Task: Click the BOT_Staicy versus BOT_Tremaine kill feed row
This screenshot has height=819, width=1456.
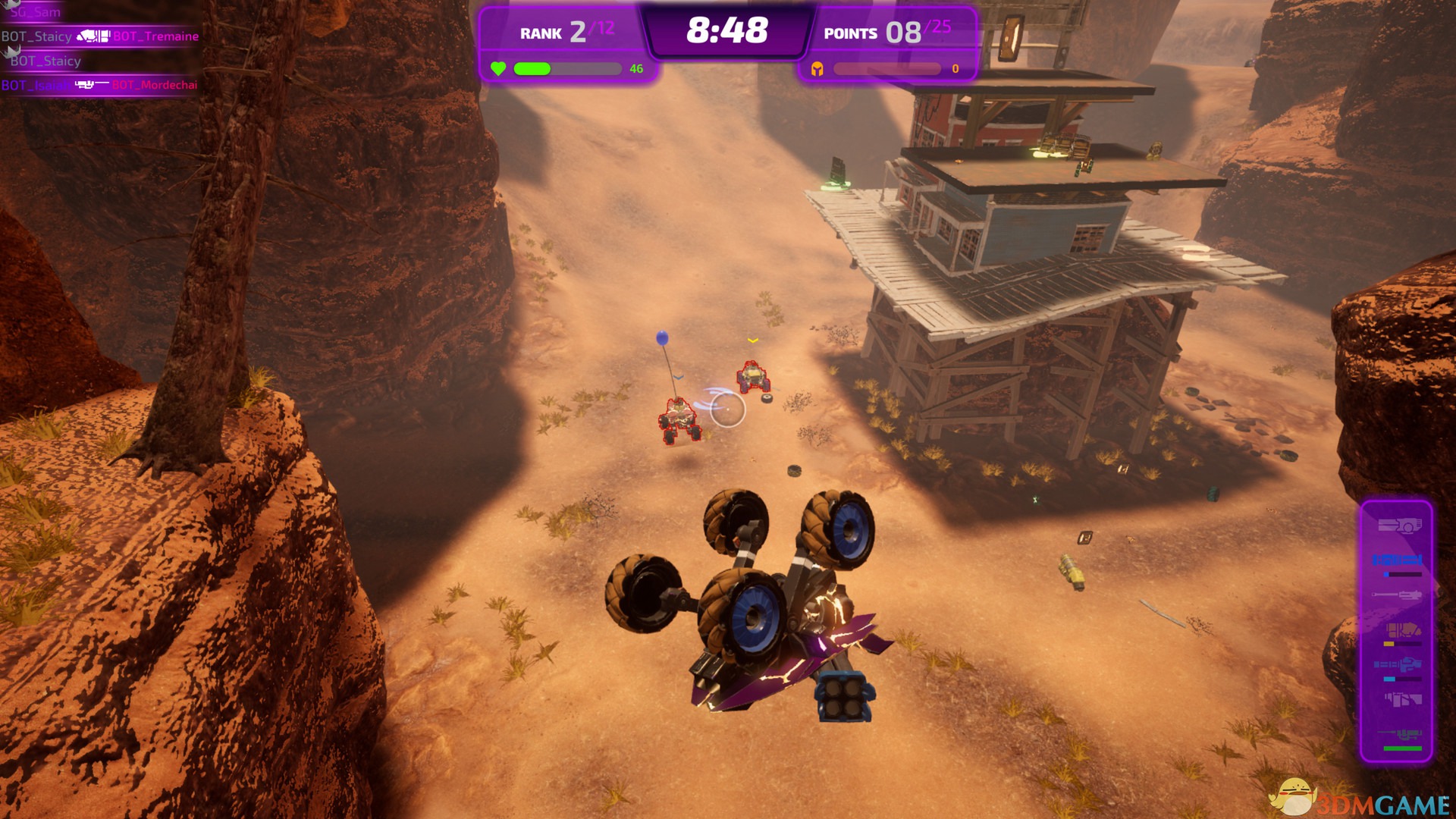Action: 100,36
